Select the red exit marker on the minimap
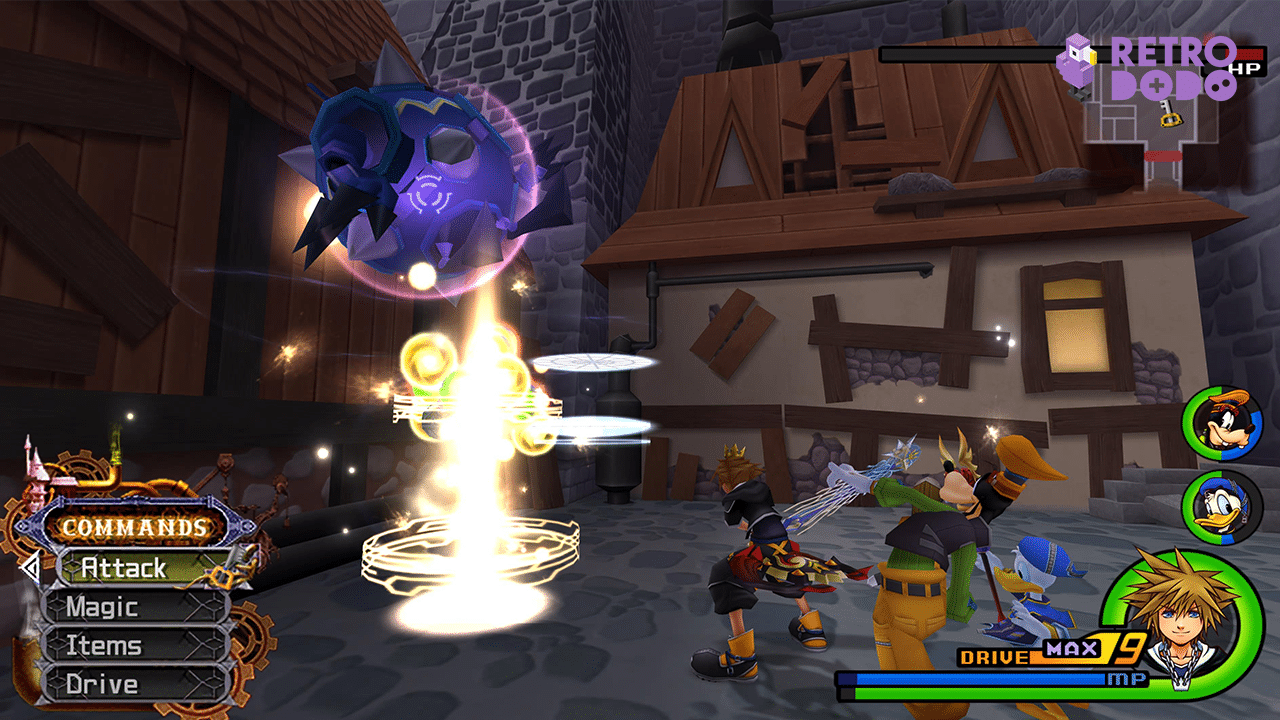 1164,158
